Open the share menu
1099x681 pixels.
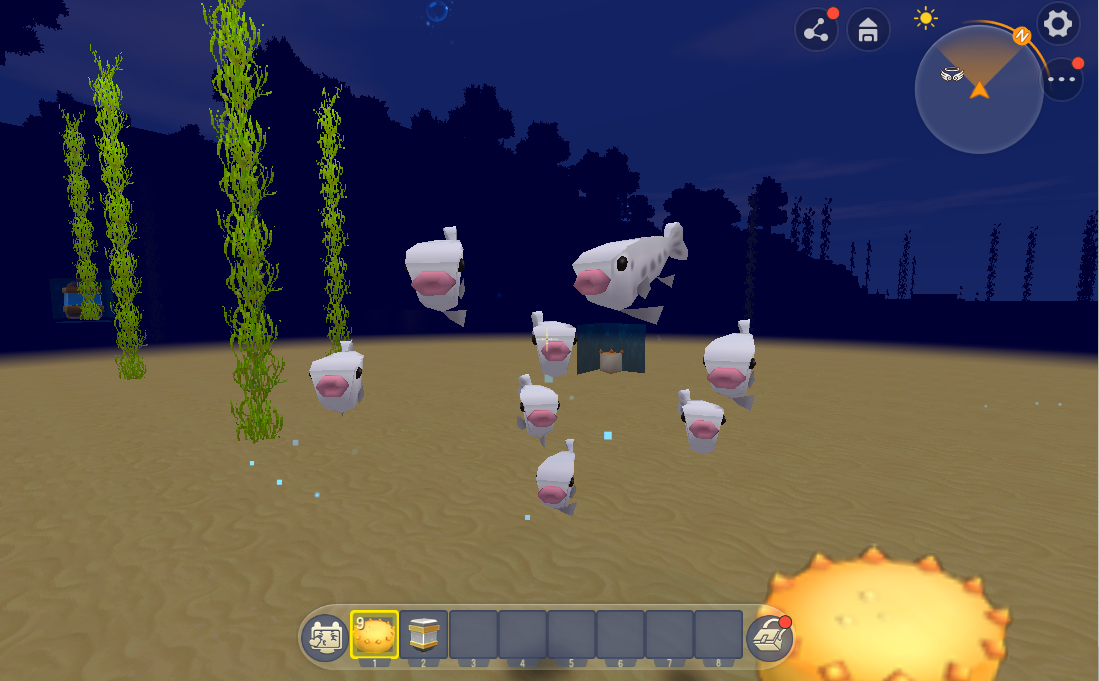pos(816,30)
